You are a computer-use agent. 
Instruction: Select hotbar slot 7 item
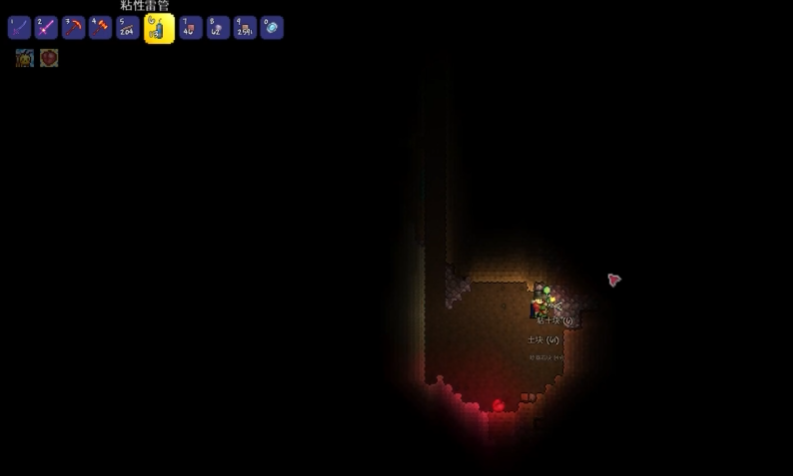(191, 28)
